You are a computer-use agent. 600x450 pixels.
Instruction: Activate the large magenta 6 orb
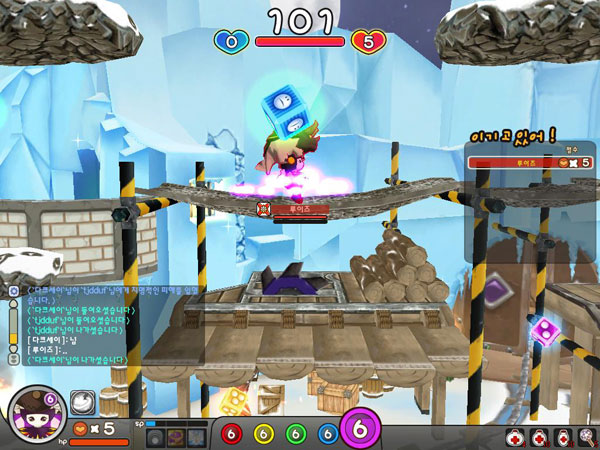click(x=361, y=430)
